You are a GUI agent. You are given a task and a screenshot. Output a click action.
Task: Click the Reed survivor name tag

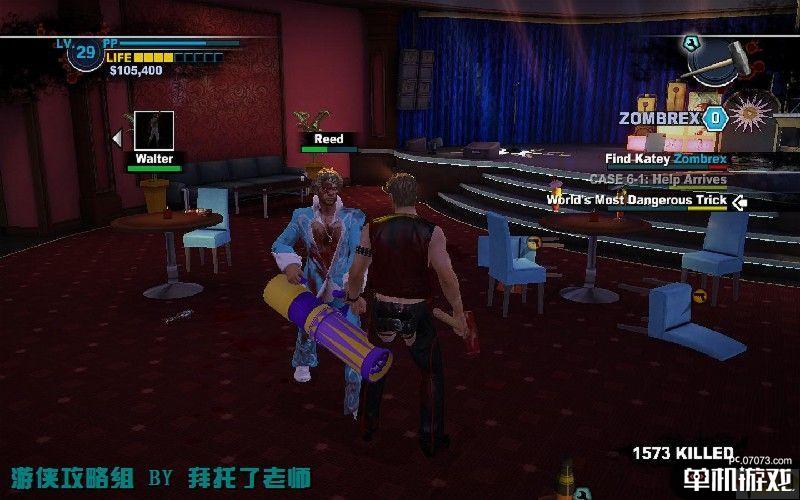click(x=328, y=139)
